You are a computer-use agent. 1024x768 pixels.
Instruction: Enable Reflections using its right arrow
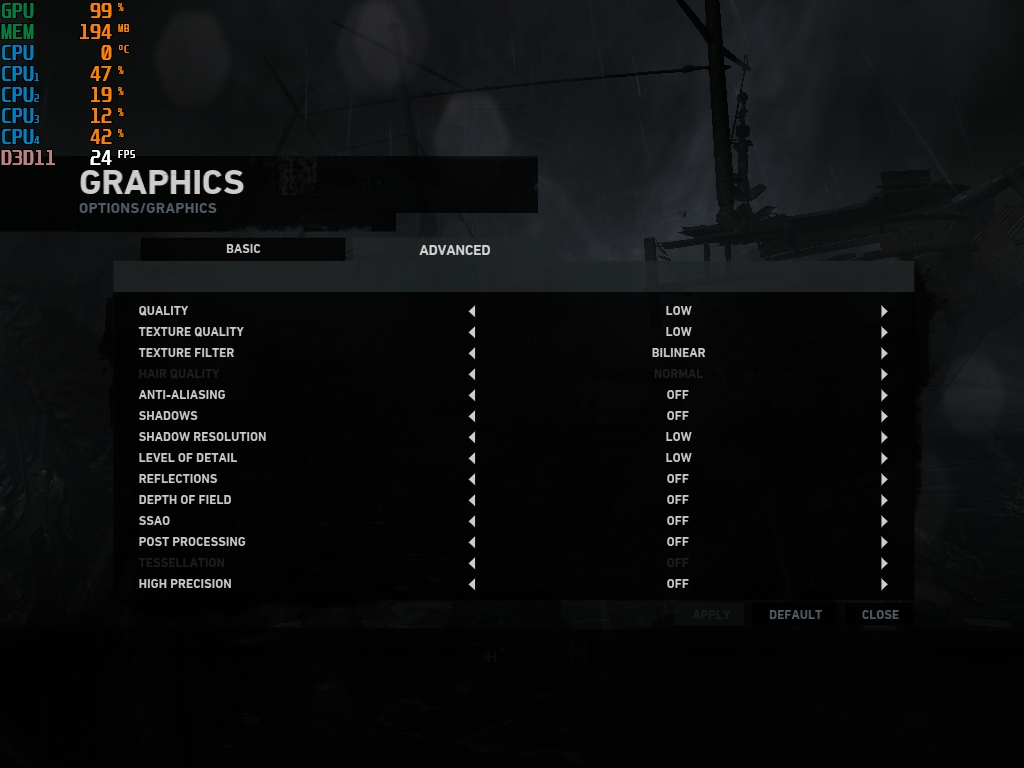point(884,479)
